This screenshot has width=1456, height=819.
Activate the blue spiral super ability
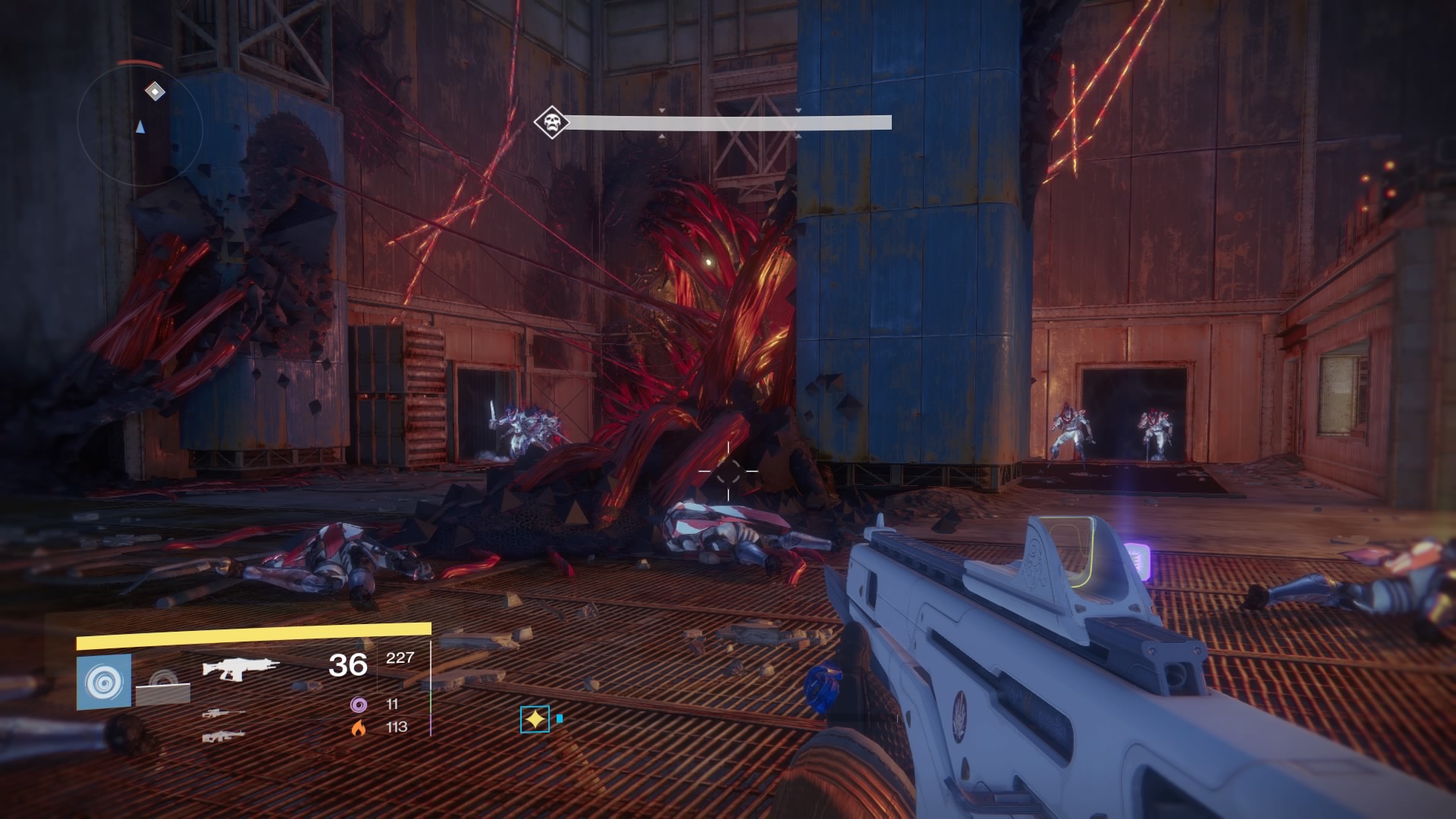coord(104,682)
